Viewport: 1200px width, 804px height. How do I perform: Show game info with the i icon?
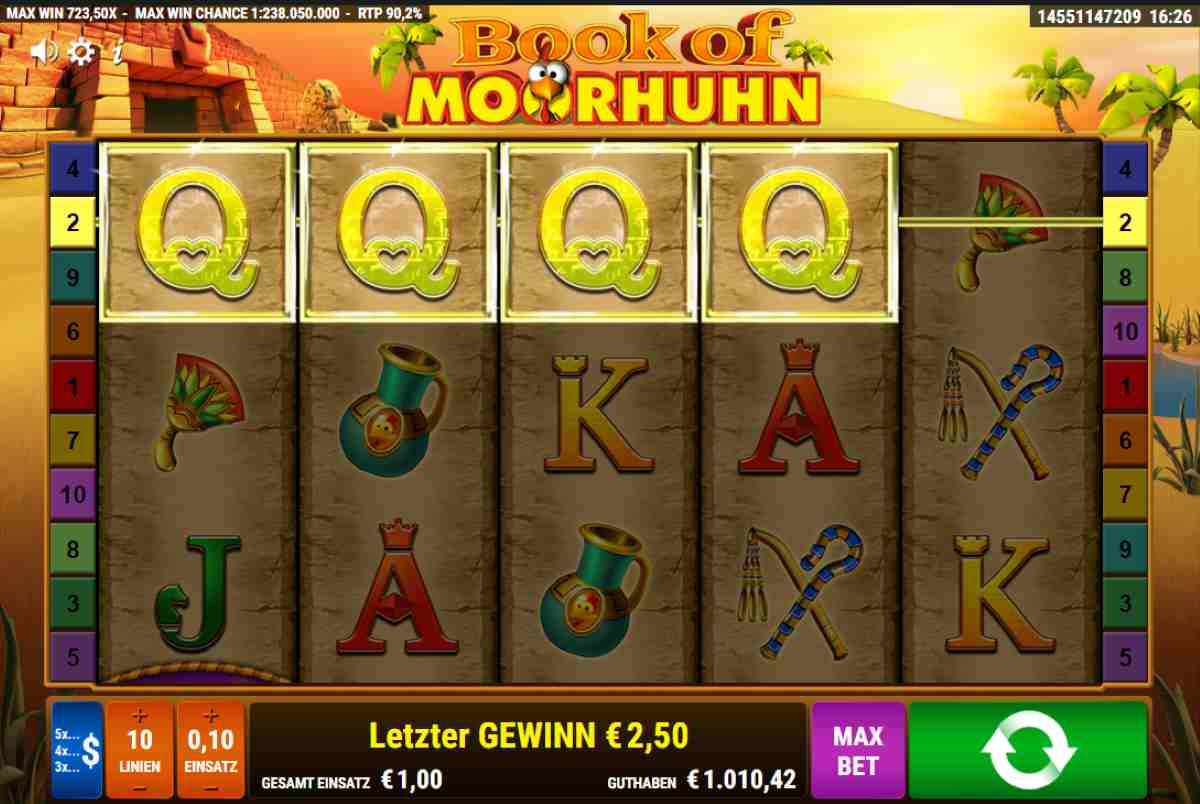click(x=117, y=52)
